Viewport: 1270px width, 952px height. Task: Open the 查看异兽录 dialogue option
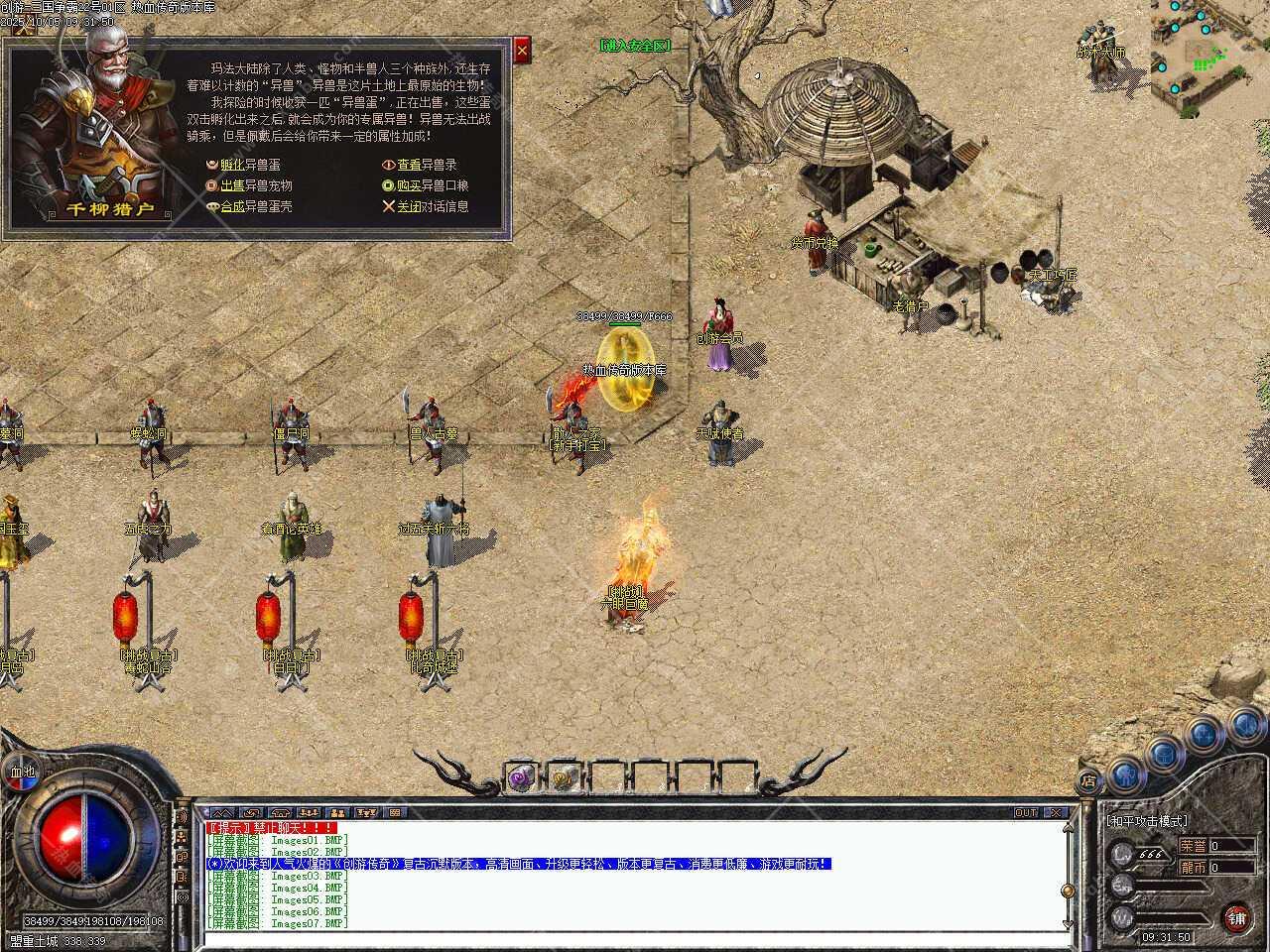427,165
